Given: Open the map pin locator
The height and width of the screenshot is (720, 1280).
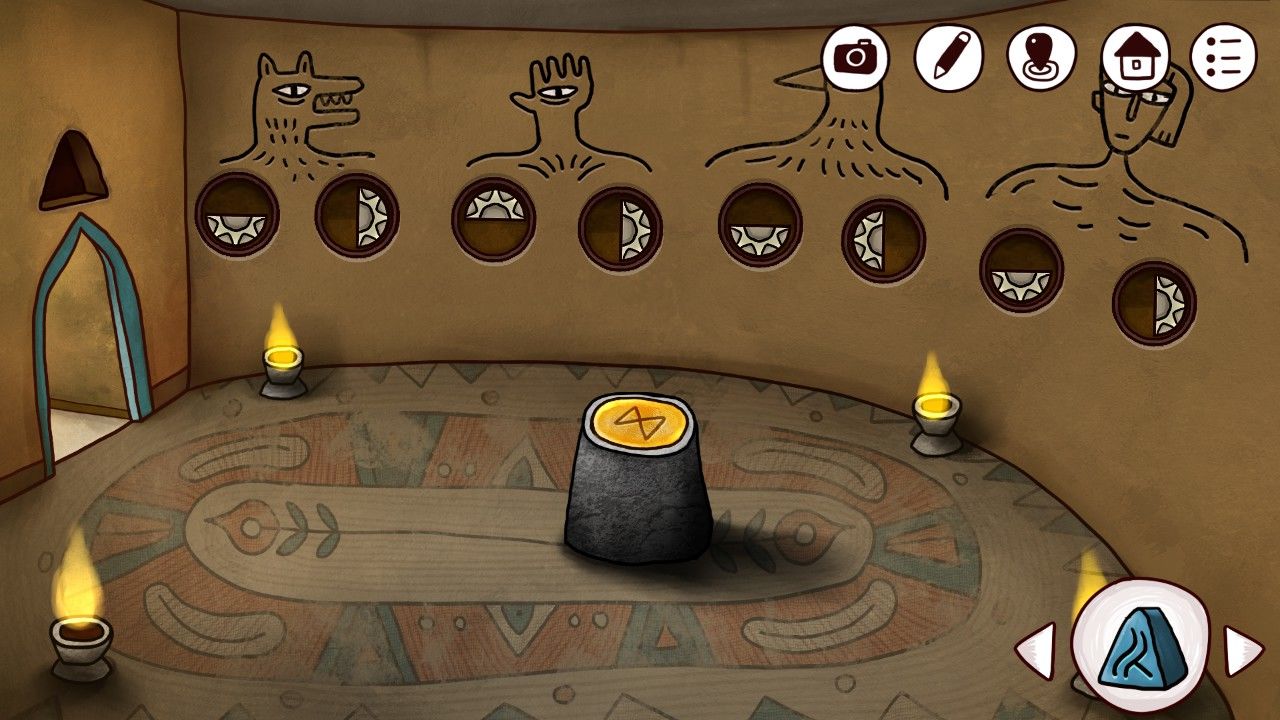Looking at the screenshot, I should pos(1040,57).
